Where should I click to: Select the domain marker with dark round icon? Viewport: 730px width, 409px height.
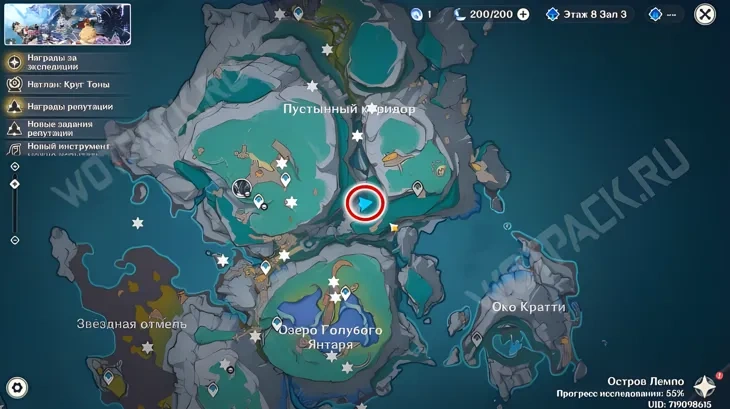coord(241,187)
